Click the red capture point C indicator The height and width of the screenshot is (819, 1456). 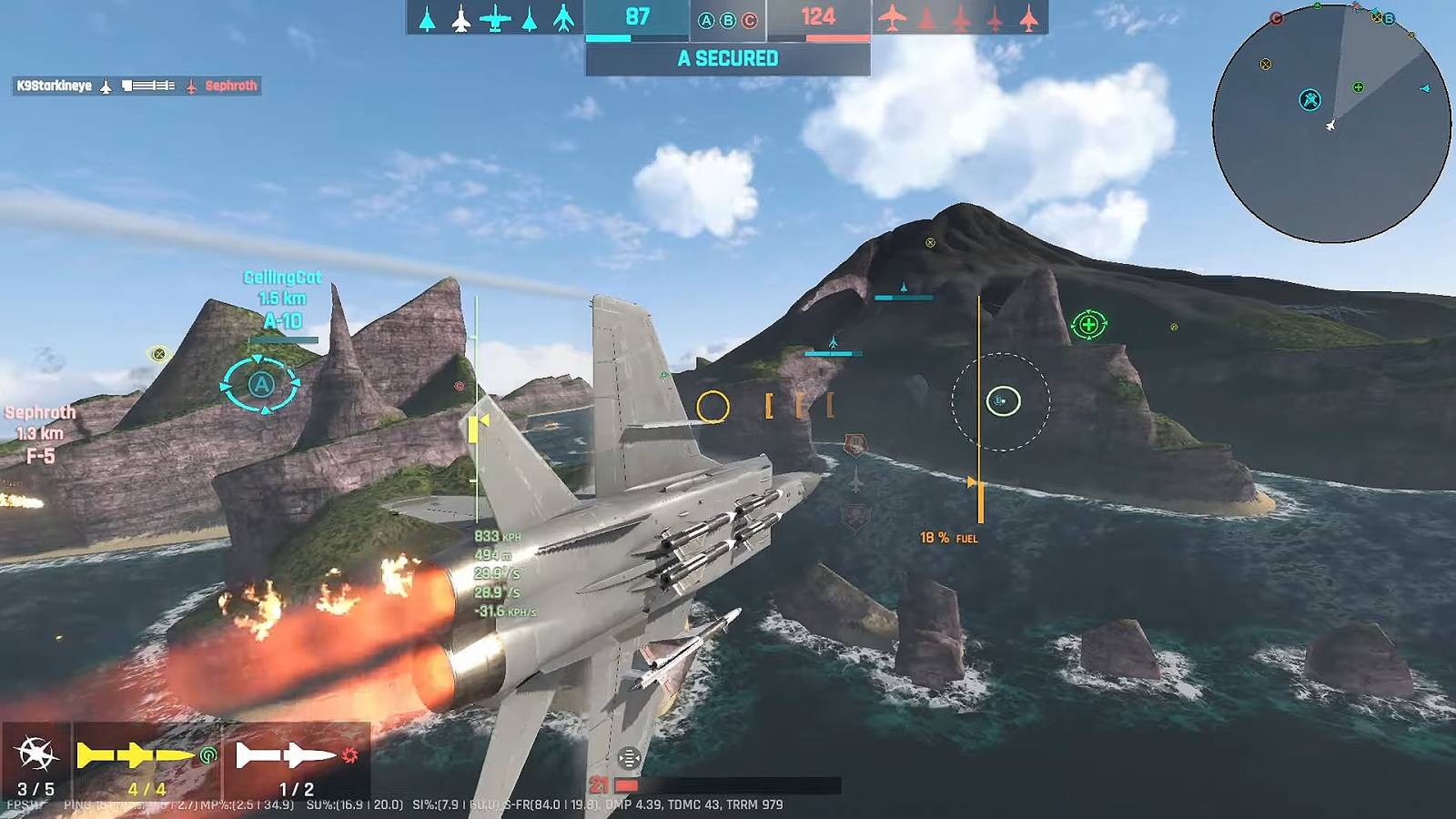coord(750,20)
